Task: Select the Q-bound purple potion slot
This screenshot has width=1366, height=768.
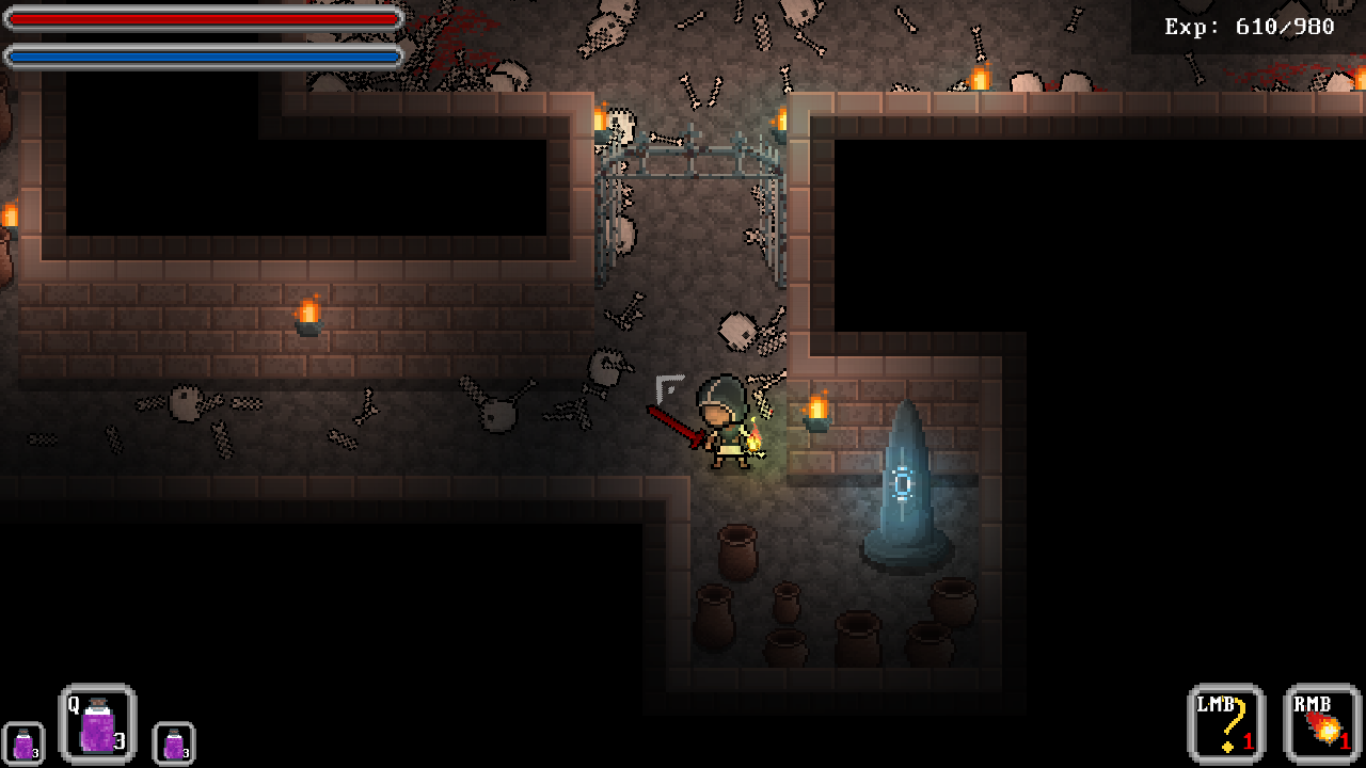Action: click(97, 725)
